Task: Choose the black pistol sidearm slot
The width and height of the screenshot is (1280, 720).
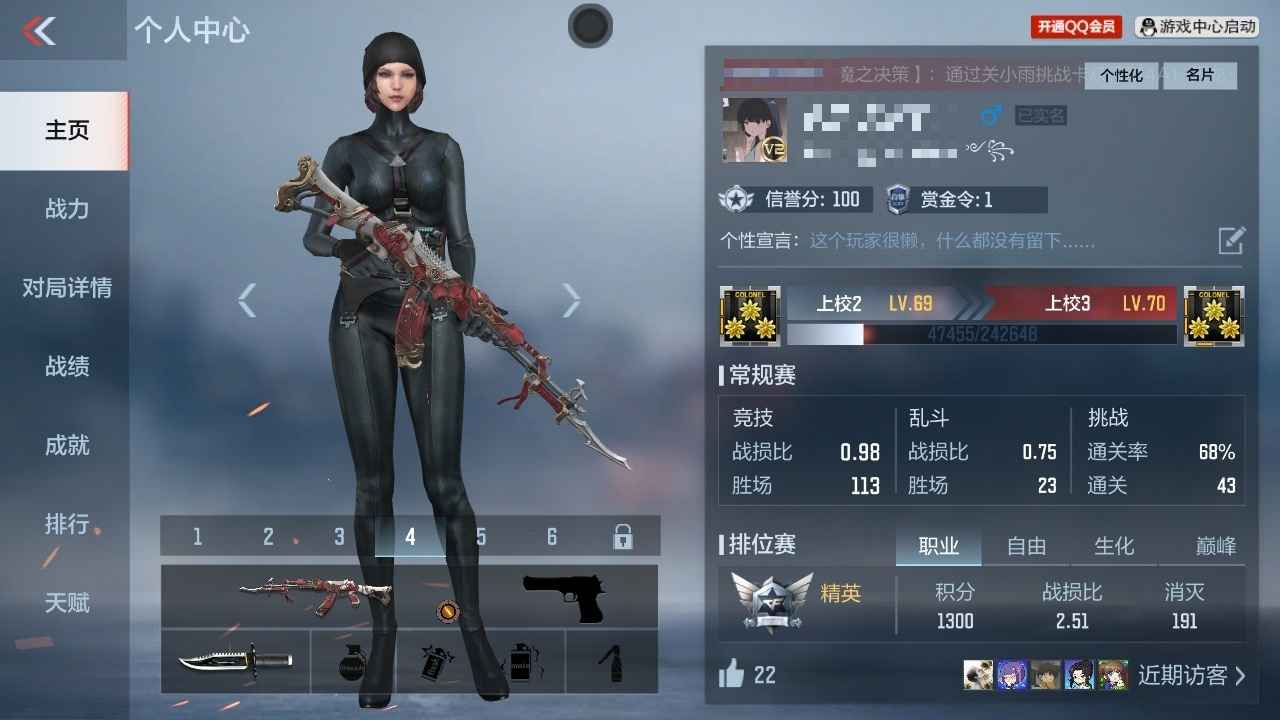Action: pos(564,596)
